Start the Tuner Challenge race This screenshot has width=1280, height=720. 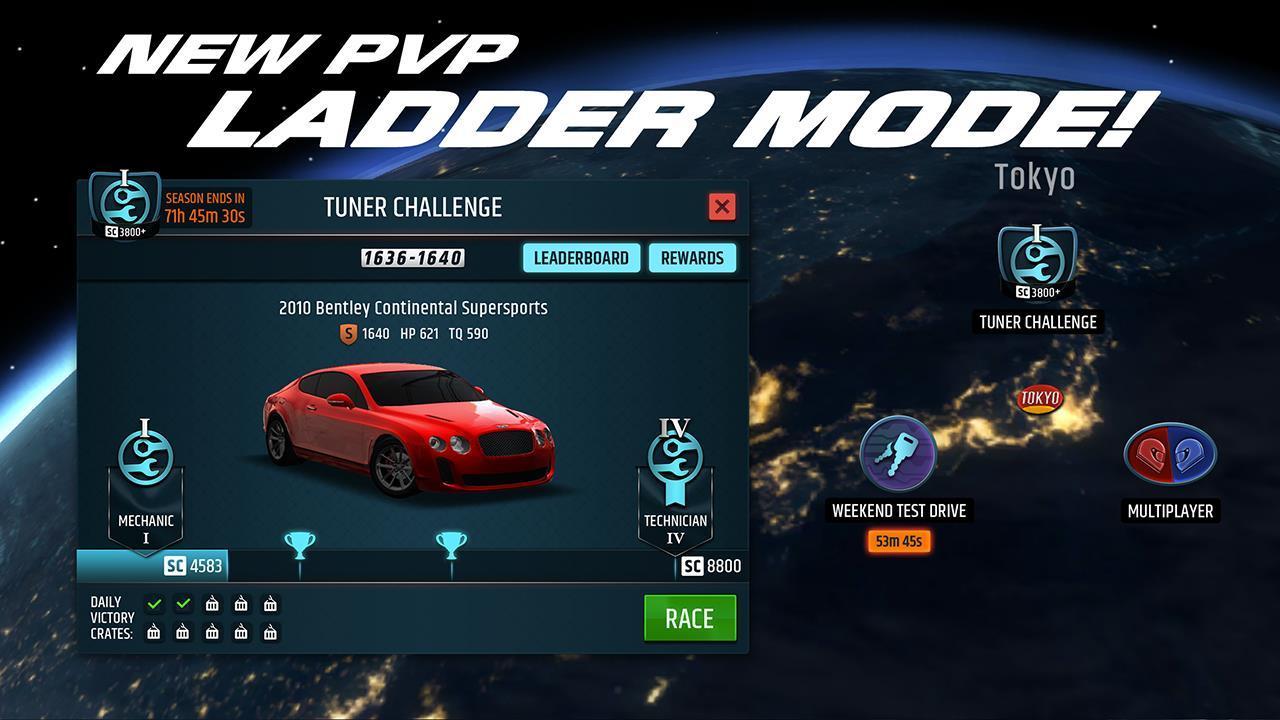click(690, 618)
